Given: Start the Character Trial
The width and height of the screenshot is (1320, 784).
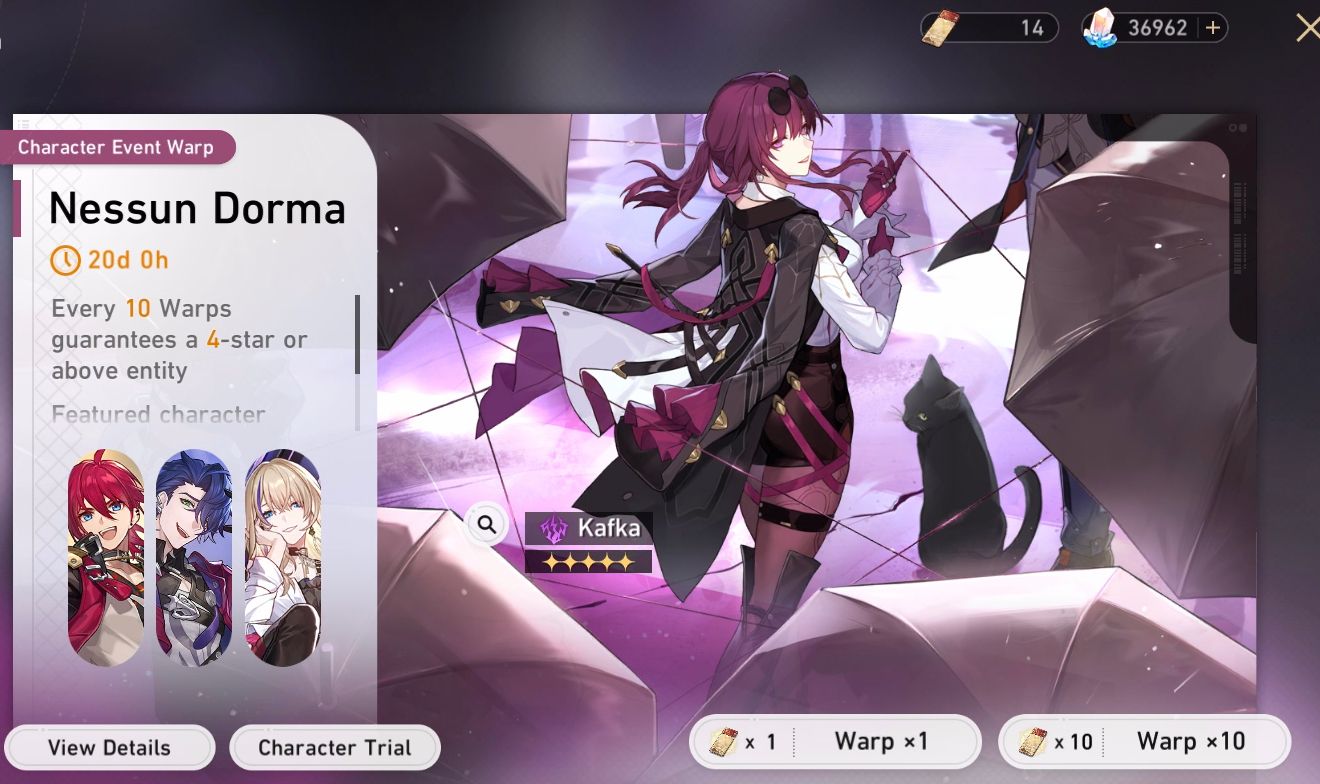Looking at the screenshot, I should pyautogui.click(x=335, y=747).
